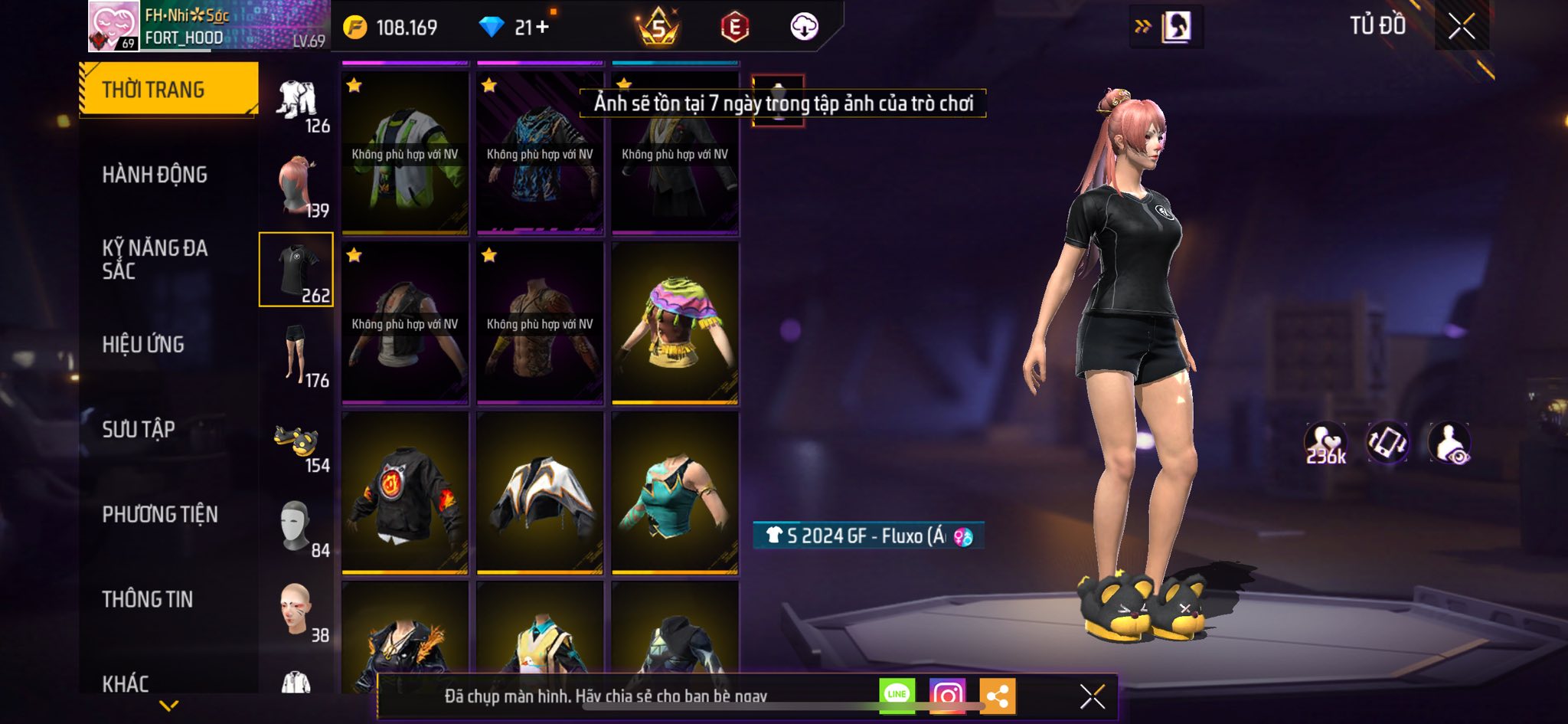1568x724 pixels.
Task: Select the Kỹ Năng Đa Sắc tab
Action: coord(155,259)
